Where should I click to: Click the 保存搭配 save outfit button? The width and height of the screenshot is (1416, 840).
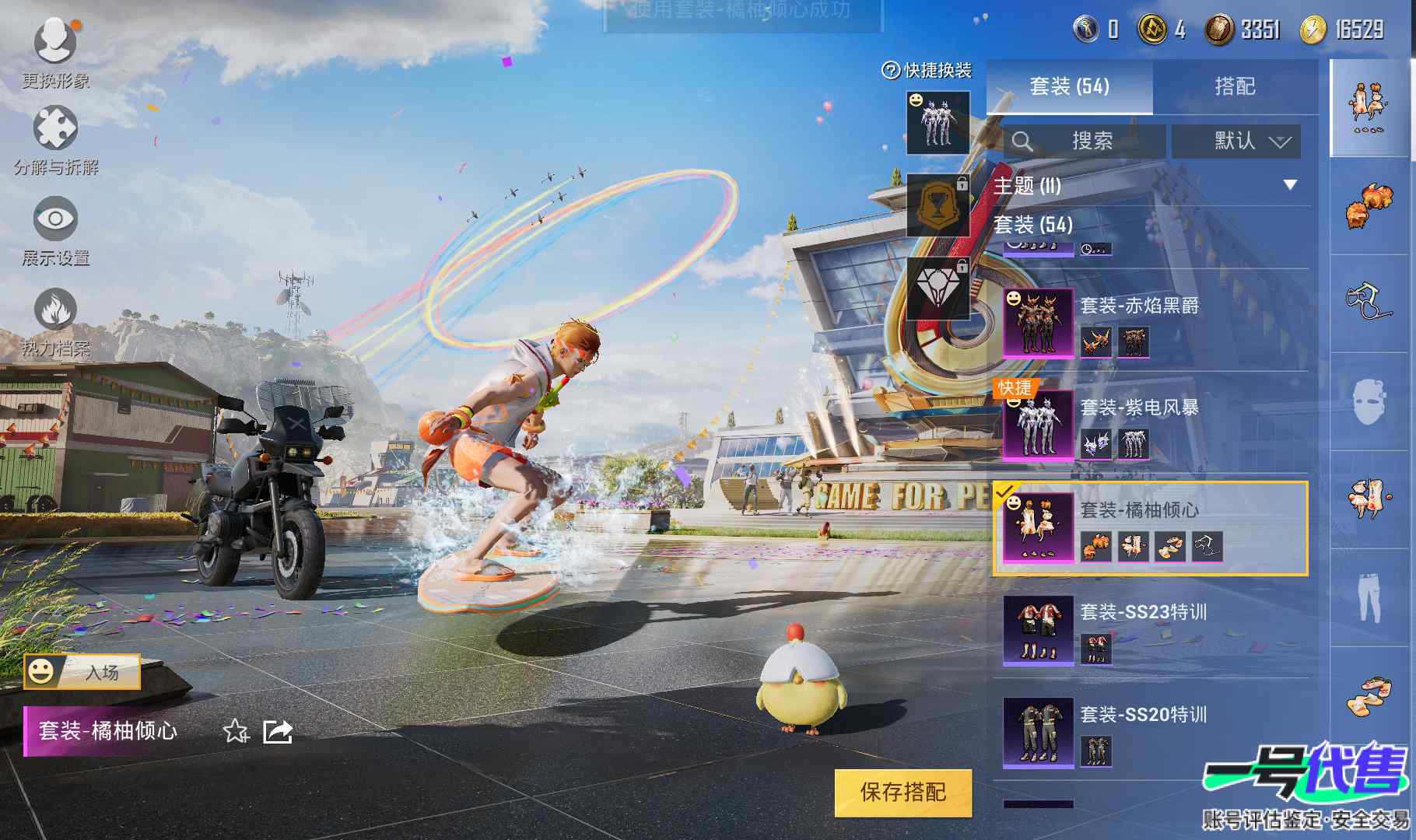click(903, 793)
